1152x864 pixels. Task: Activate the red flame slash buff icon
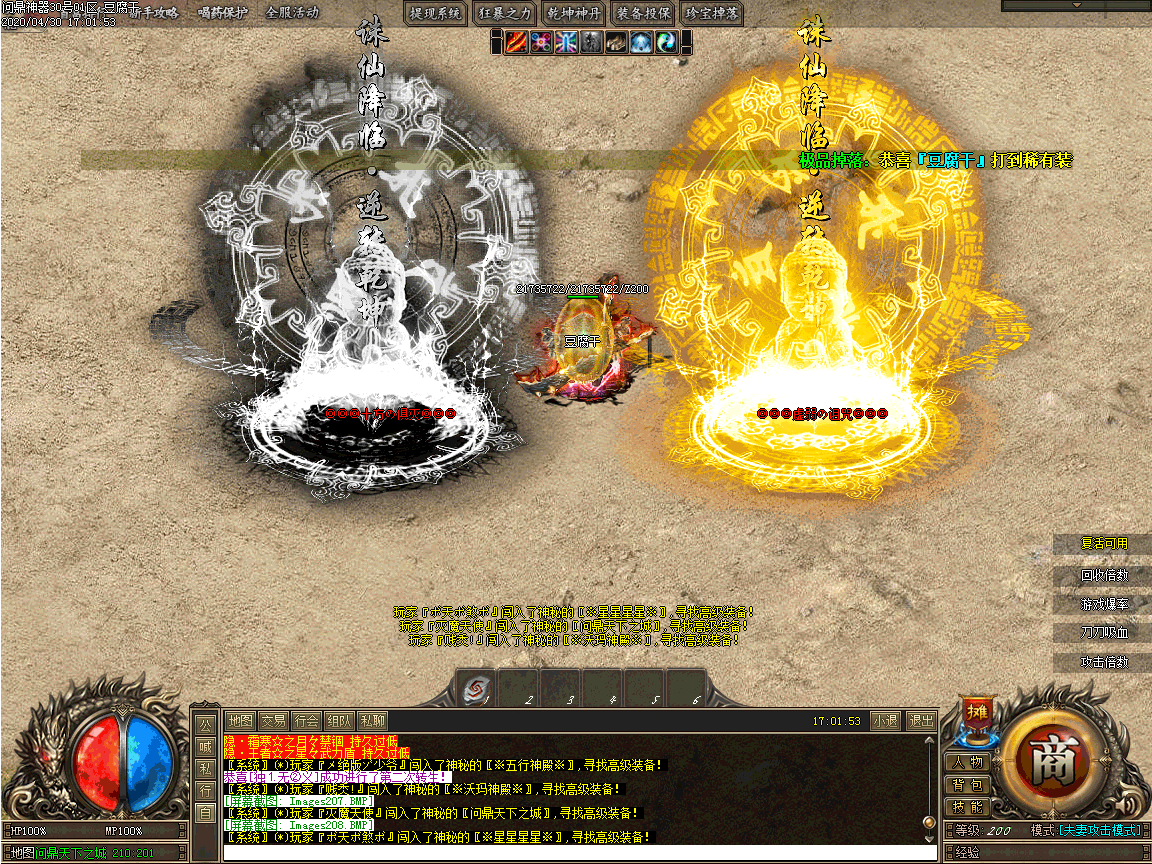pos(516,42)
